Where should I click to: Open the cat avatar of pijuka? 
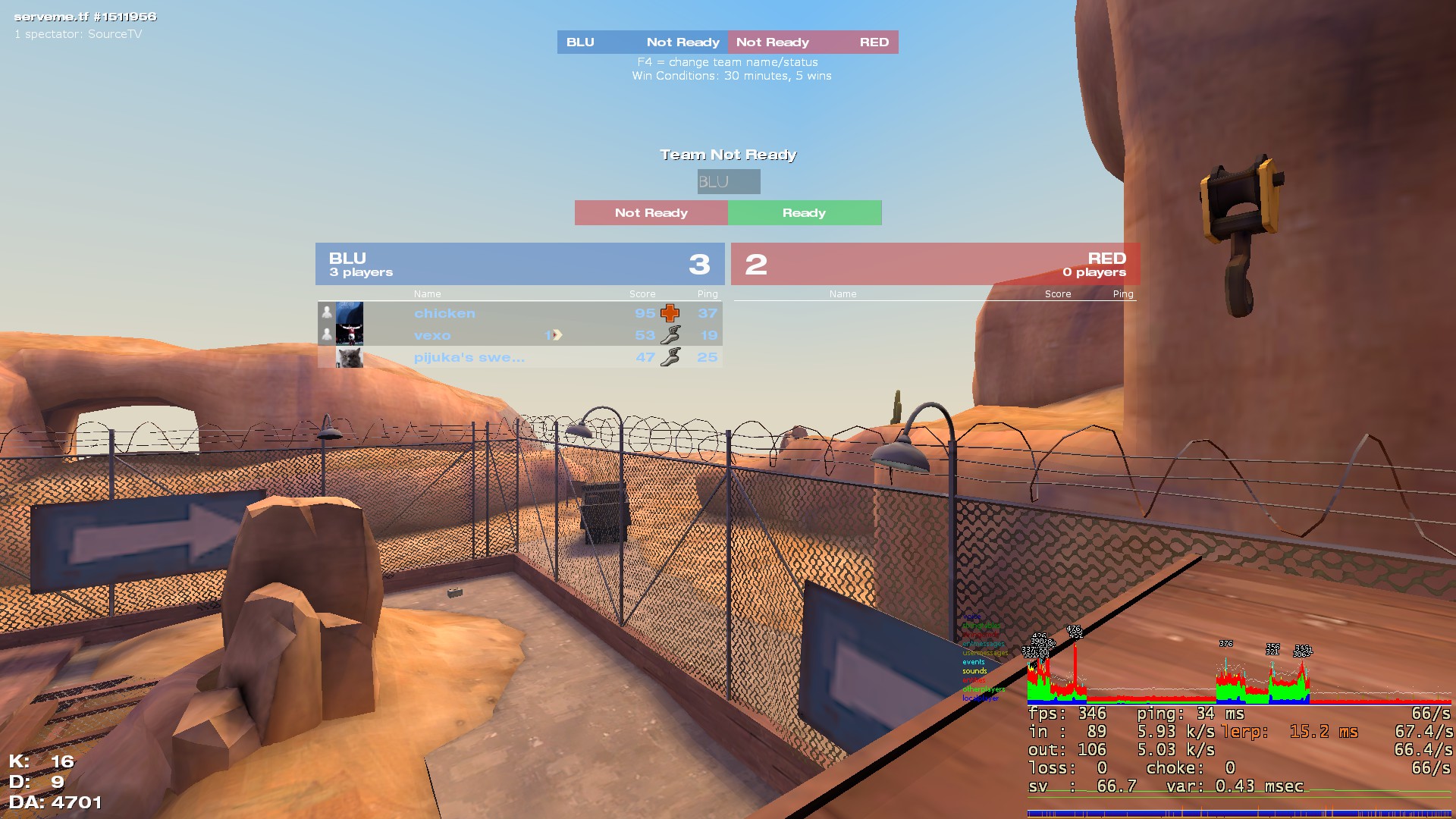tap(350, 357)
